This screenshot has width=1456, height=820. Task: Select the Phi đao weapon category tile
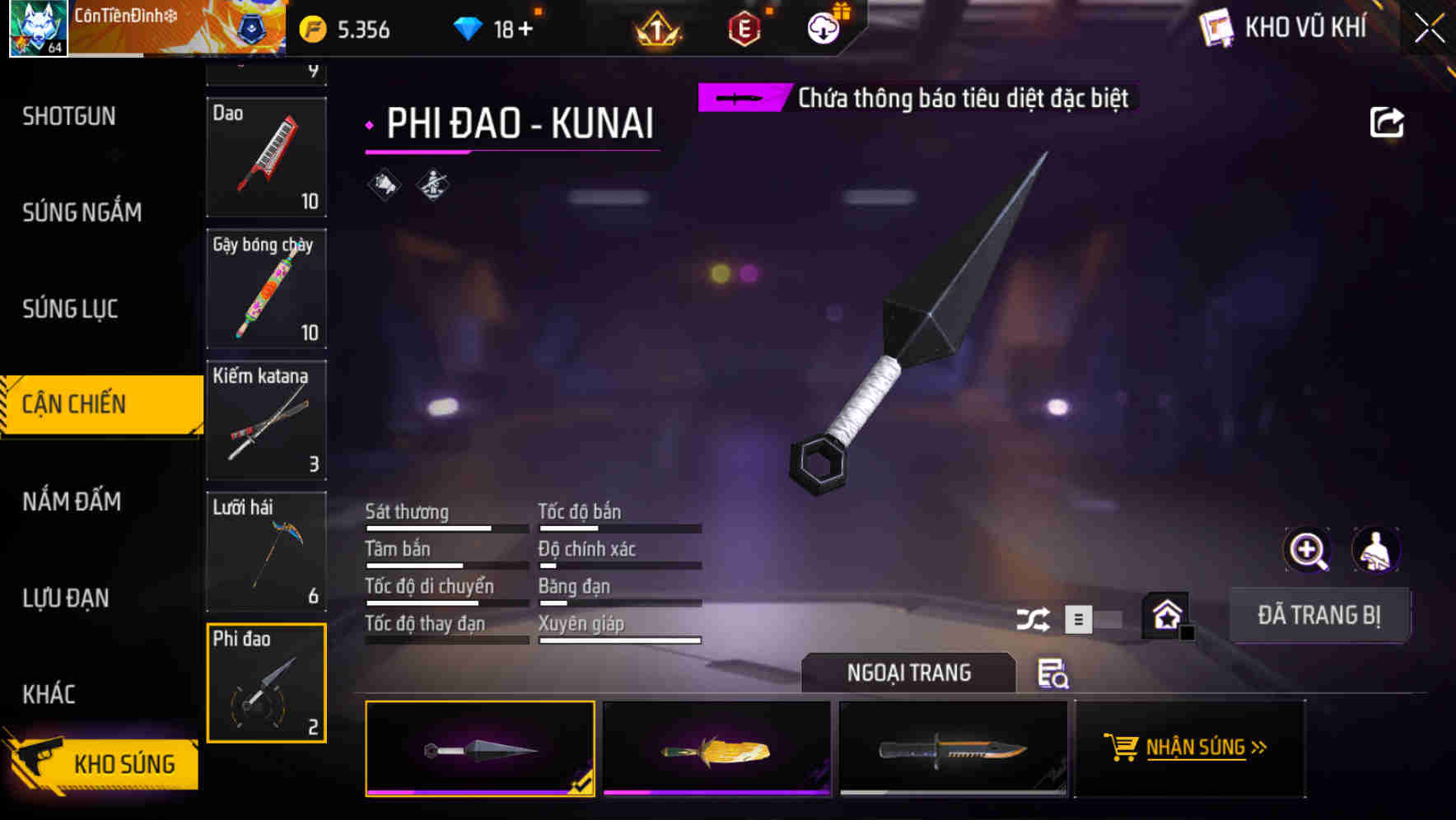click(266, 683)
